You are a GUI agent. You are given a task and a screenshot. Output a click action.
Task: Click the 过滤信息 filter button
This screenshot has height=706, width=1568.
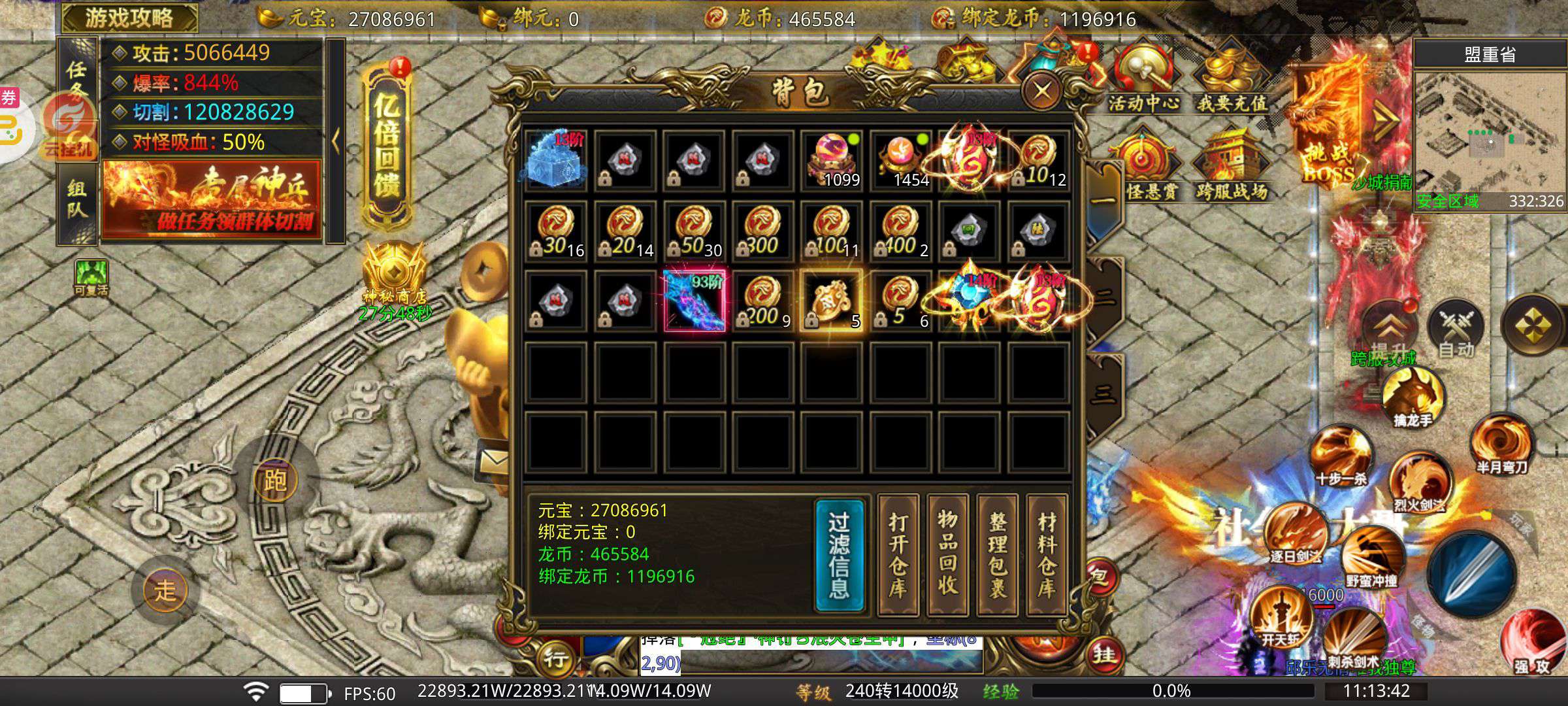(840, 556)
